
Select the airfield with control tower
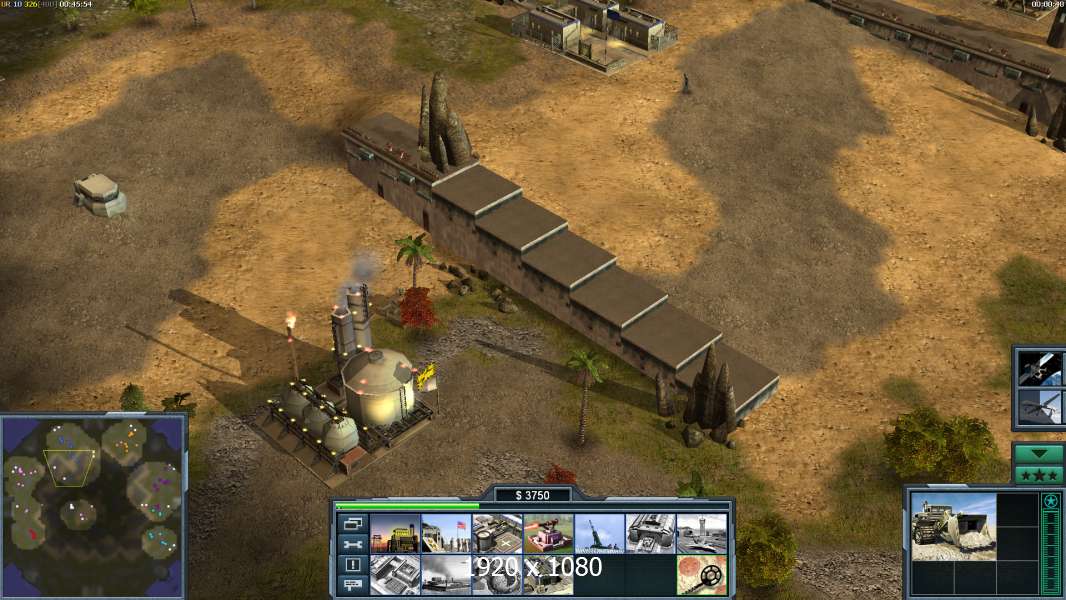click(x=701, y=534)
